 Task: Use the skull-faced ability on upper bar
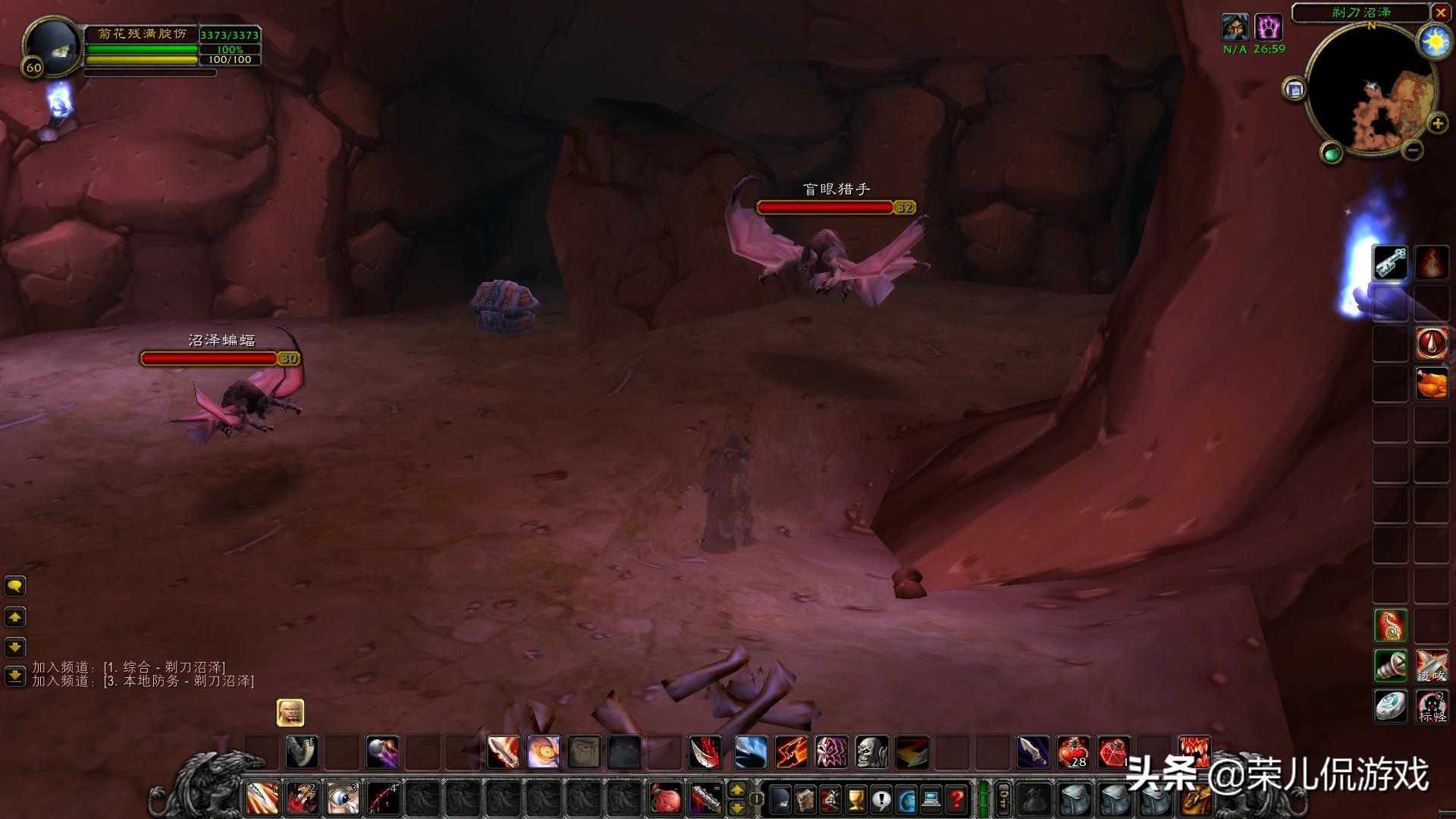(x=871, y=752)
